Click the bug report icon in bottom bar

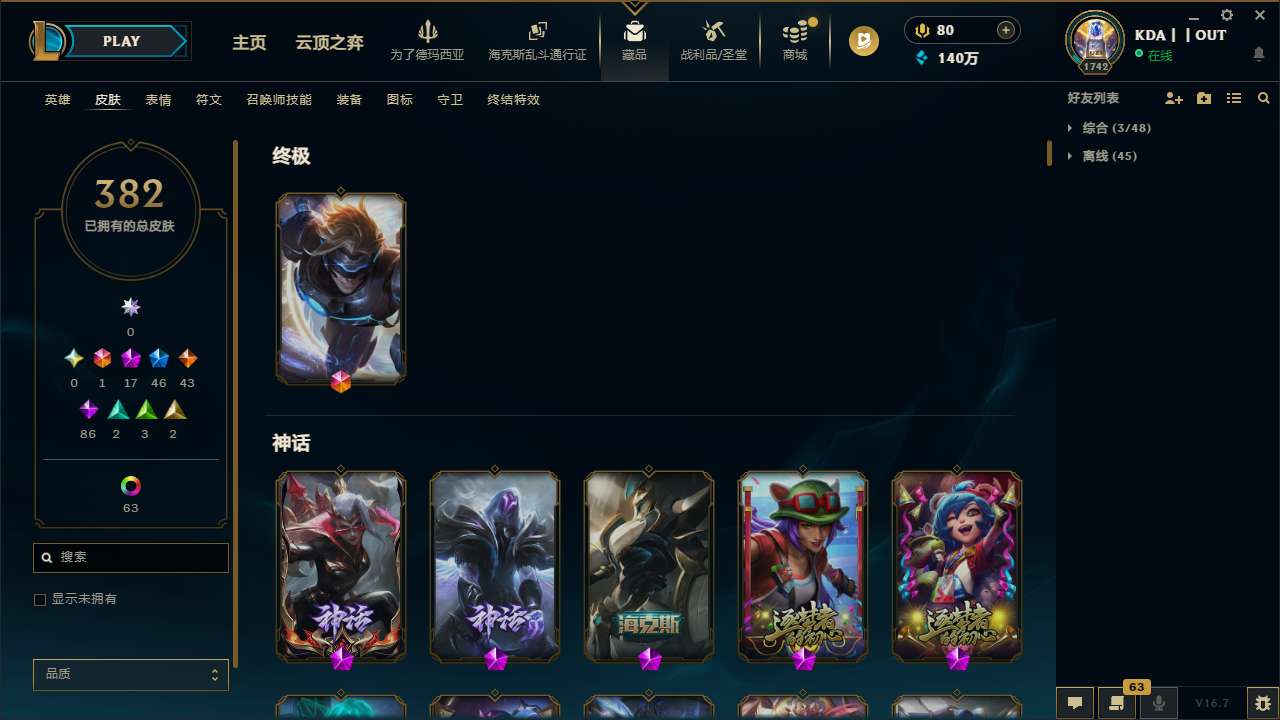coord(1264,702)
